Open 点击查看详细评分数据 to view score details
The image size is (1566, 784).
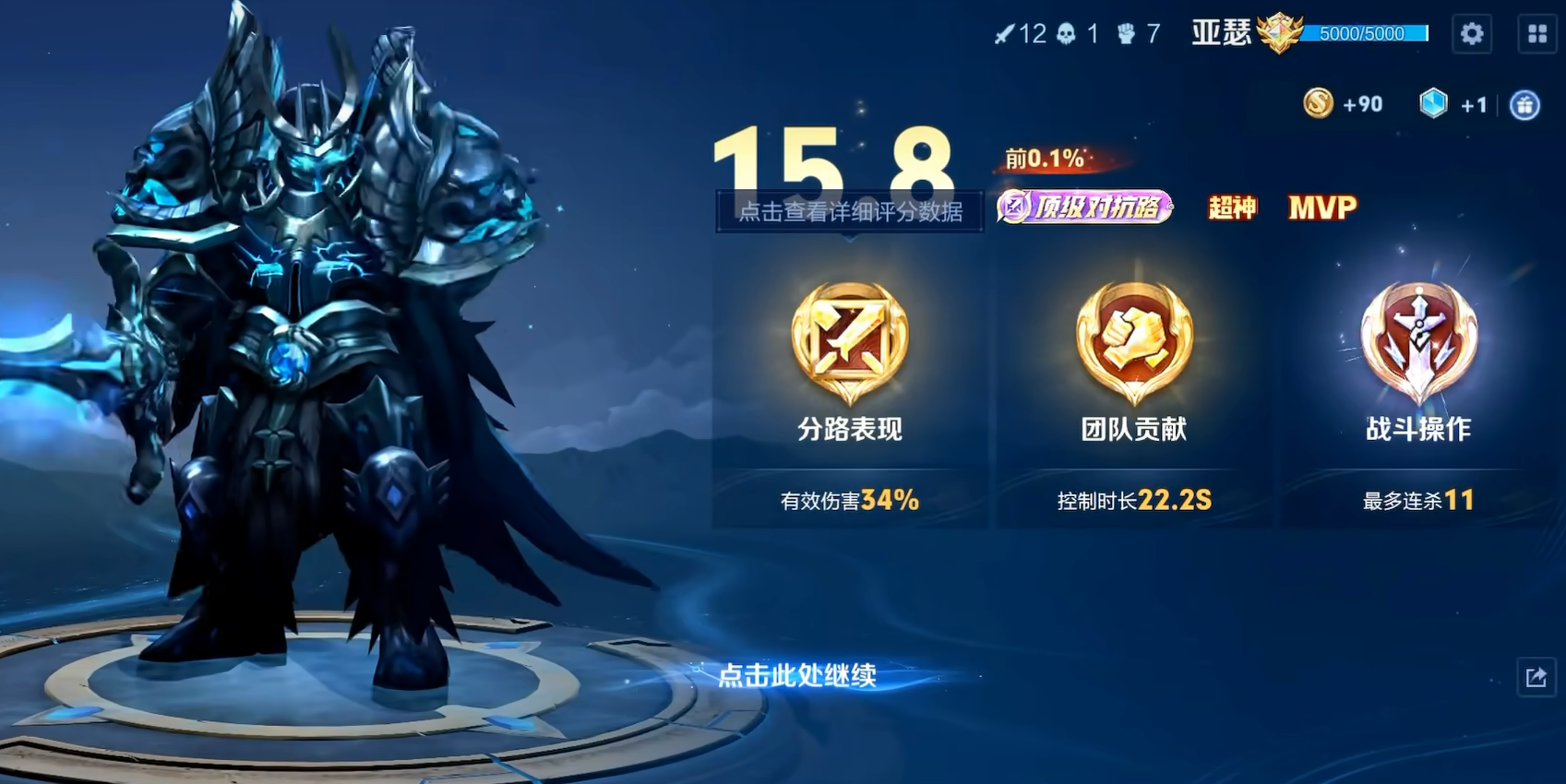coord(850,211)
